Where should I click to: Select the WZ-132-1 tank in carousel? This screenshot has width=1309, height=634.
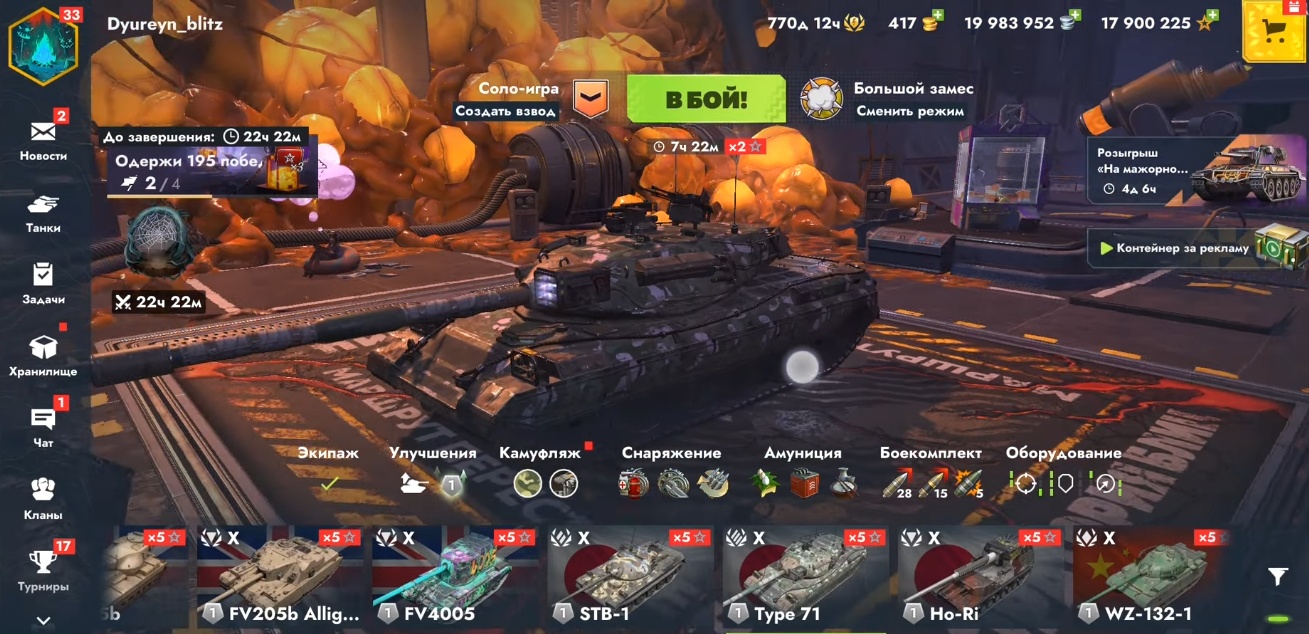pyautogui.click(x=1157, y=578)
